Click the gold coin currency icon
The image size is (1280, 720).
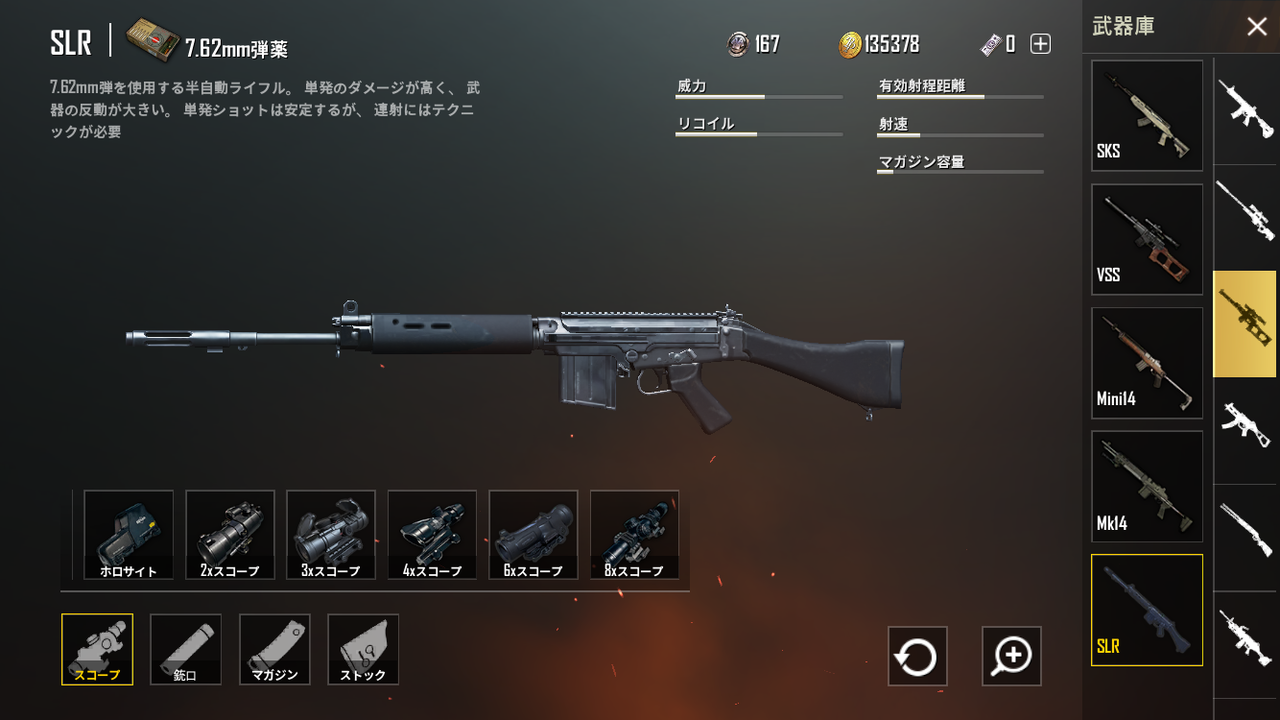(848, 44)
